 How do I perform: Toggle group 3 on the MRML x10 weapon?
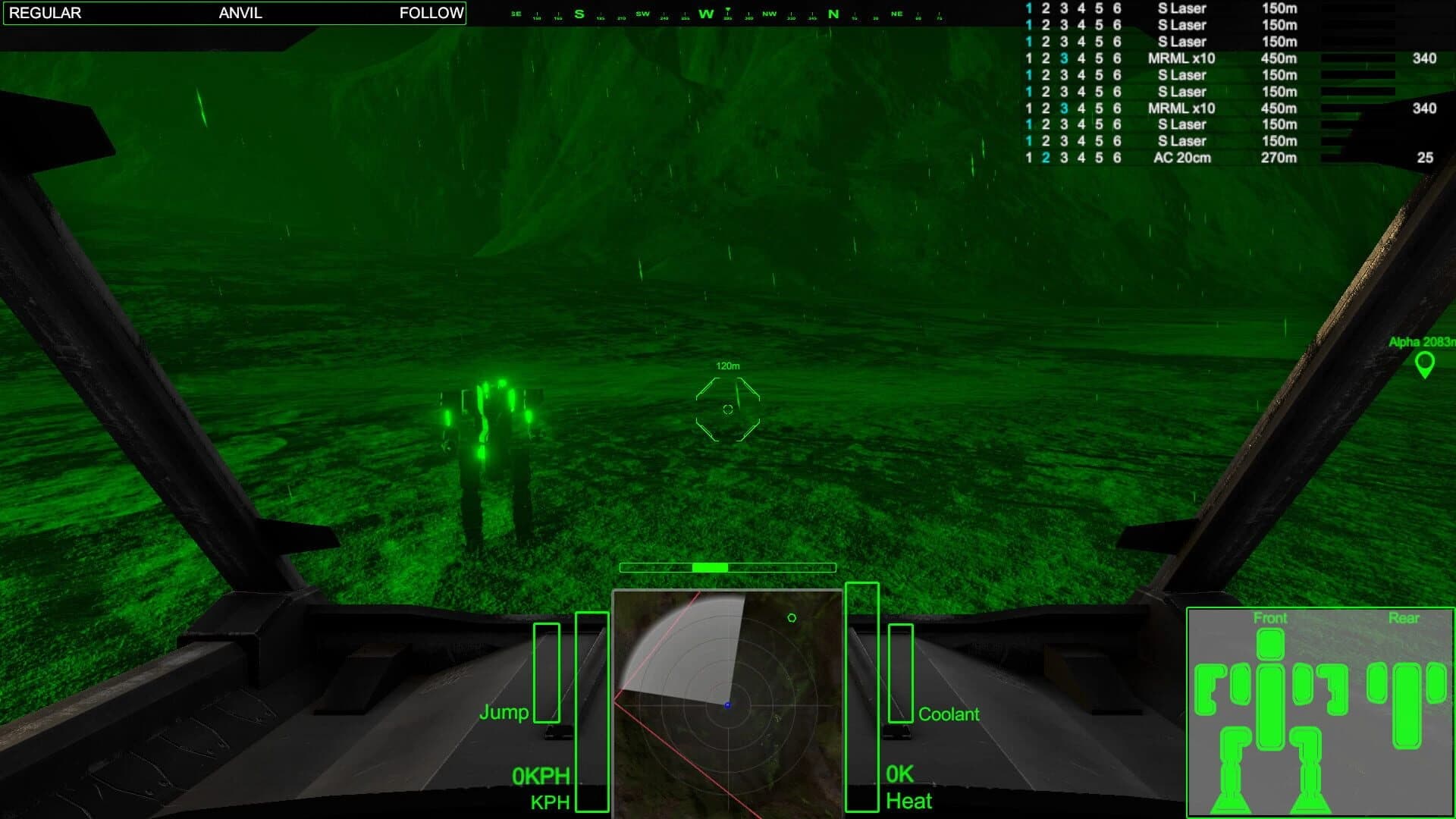pos(1065,58)
